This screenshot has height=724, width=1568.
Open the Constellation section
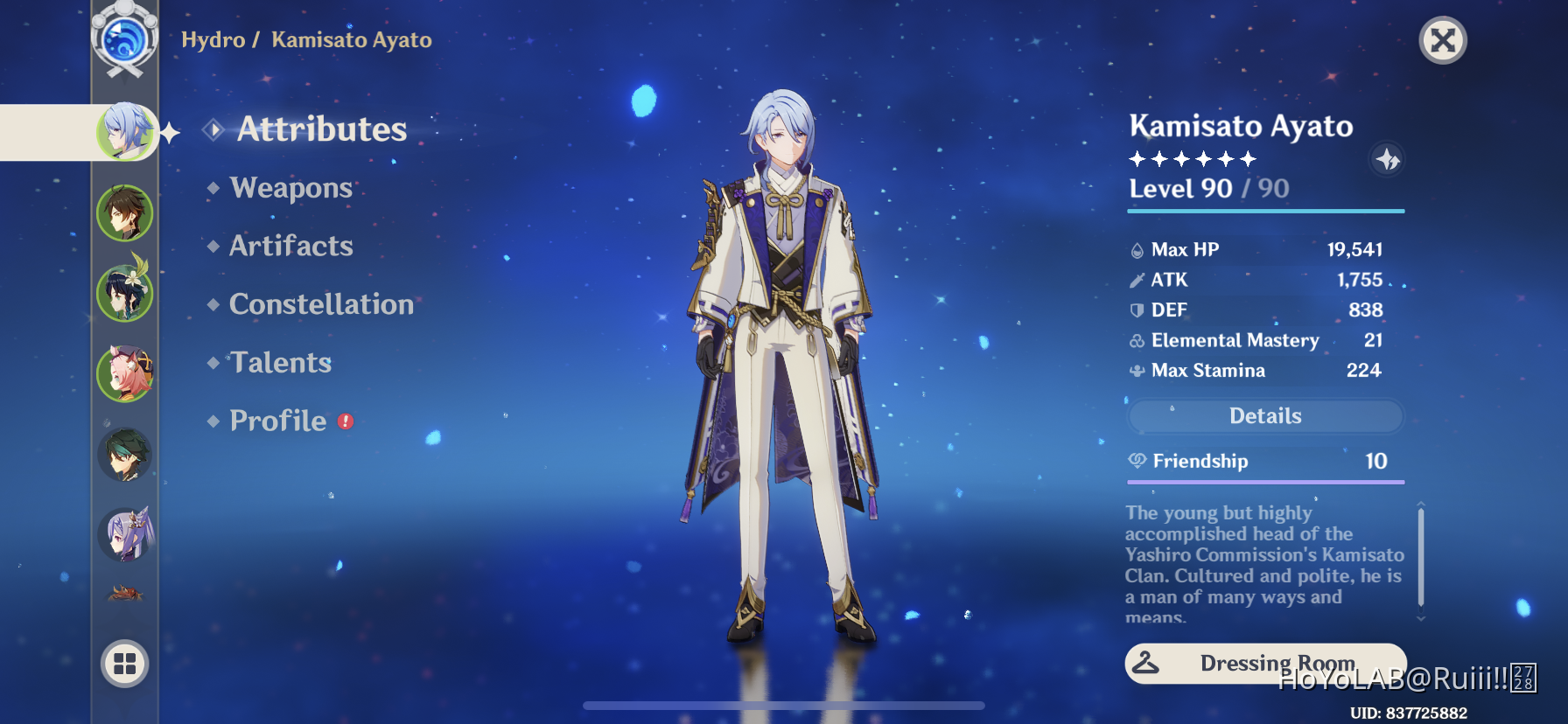tap(321, 304)
